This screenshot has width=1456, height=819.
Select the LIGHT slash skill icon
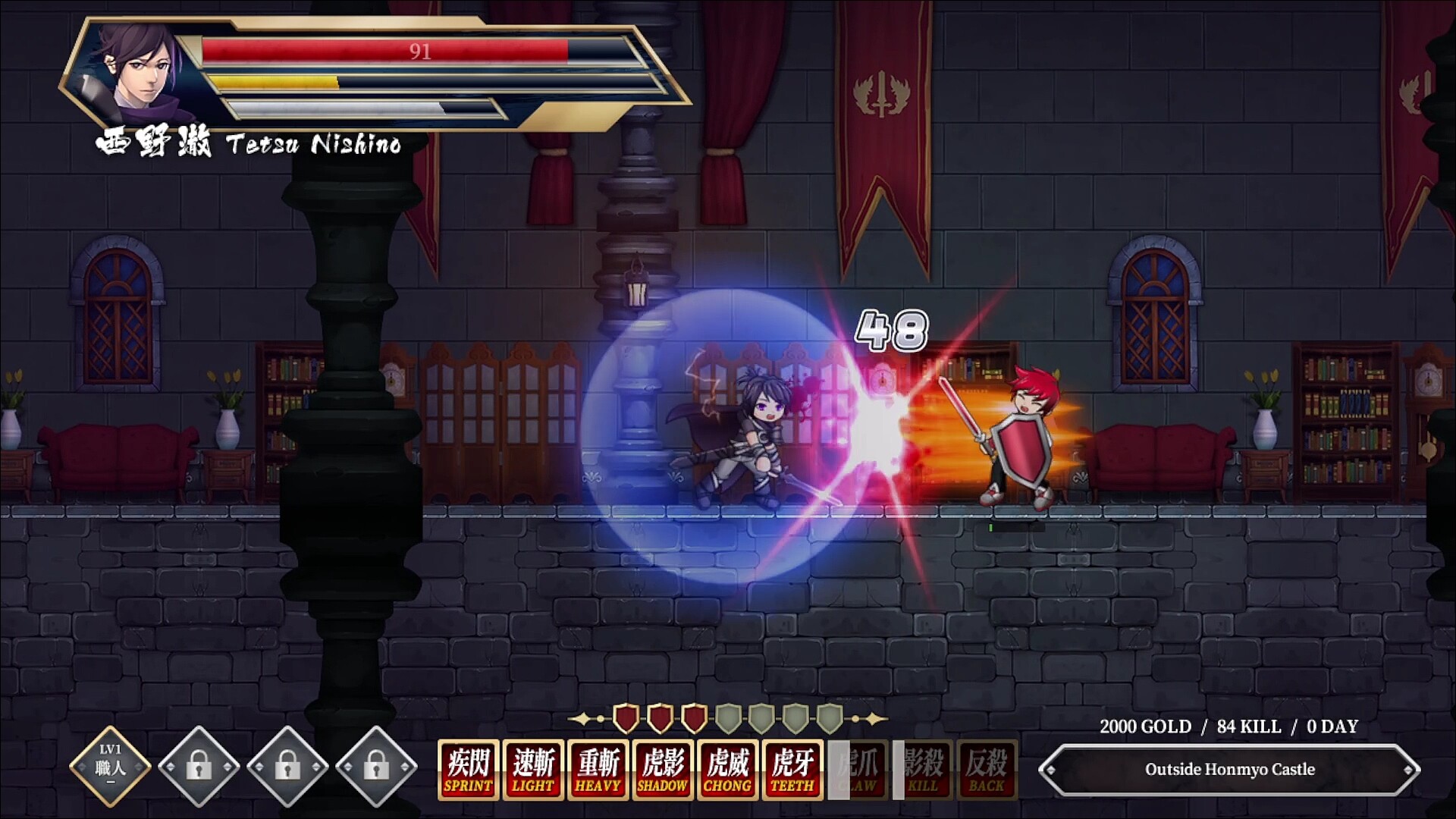pyautogui.click(x=533, y=769)
